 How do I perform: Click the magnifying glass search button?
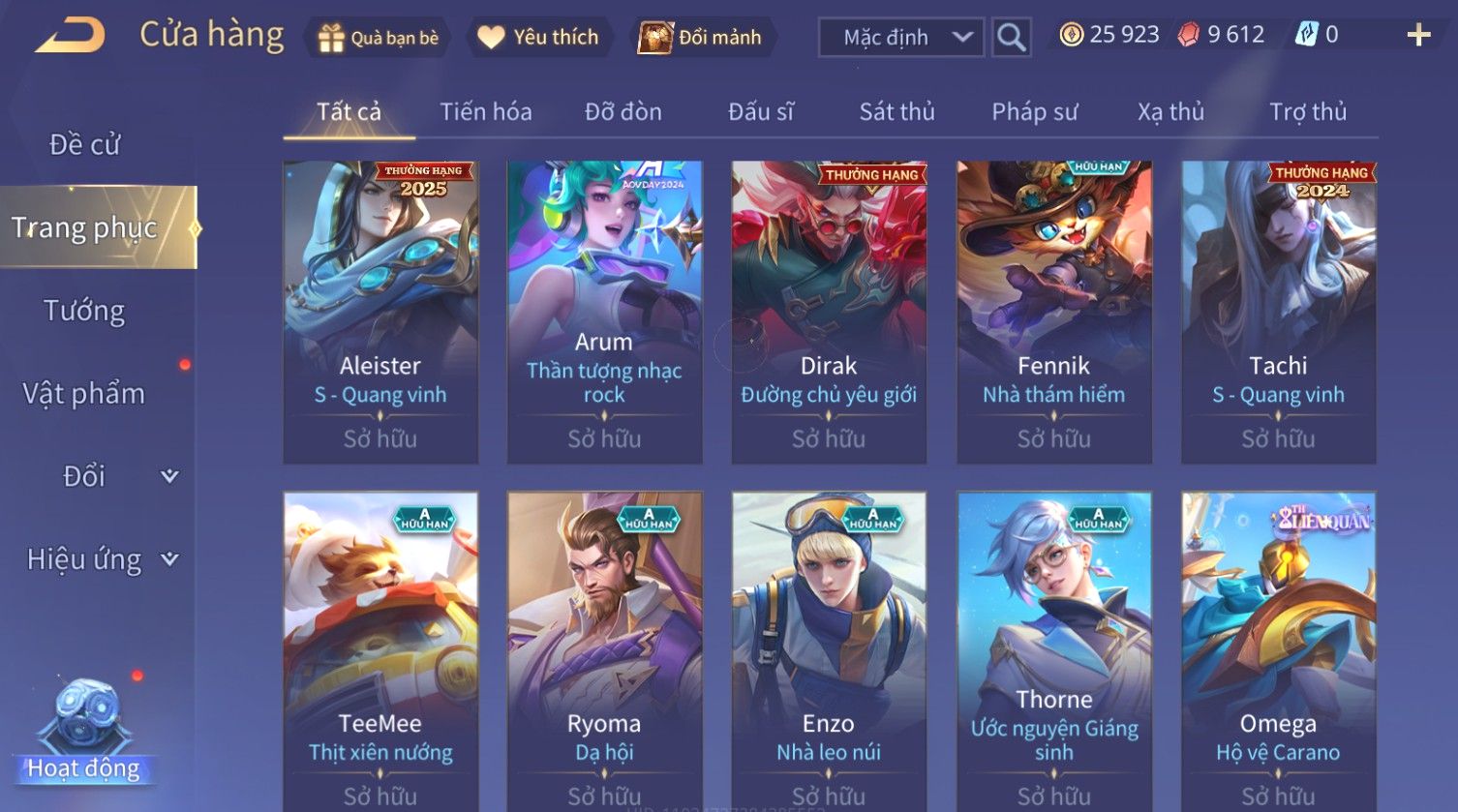pos(1011,38)
